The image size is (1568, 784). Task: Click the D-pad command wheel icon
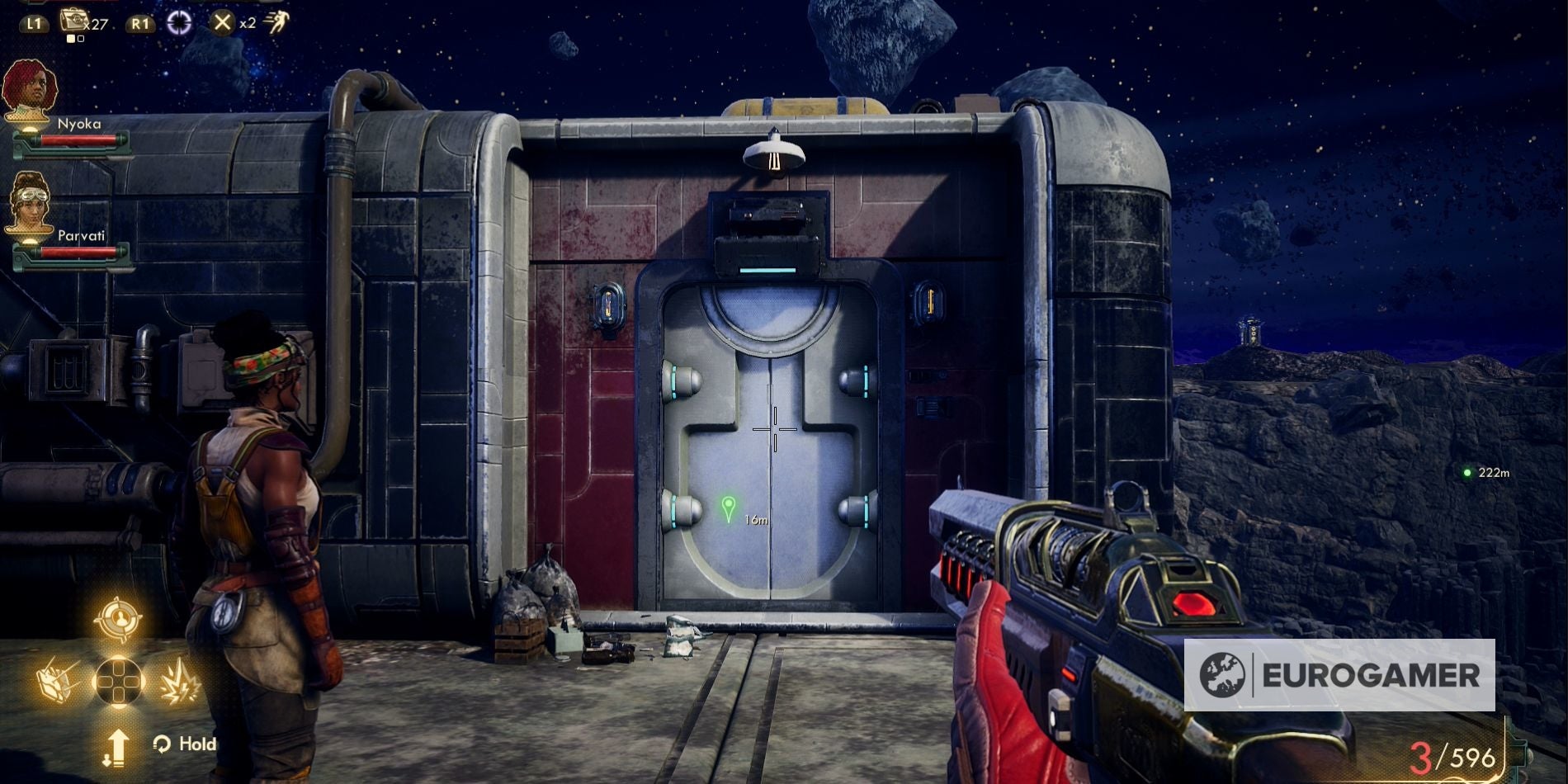(118, 678)
